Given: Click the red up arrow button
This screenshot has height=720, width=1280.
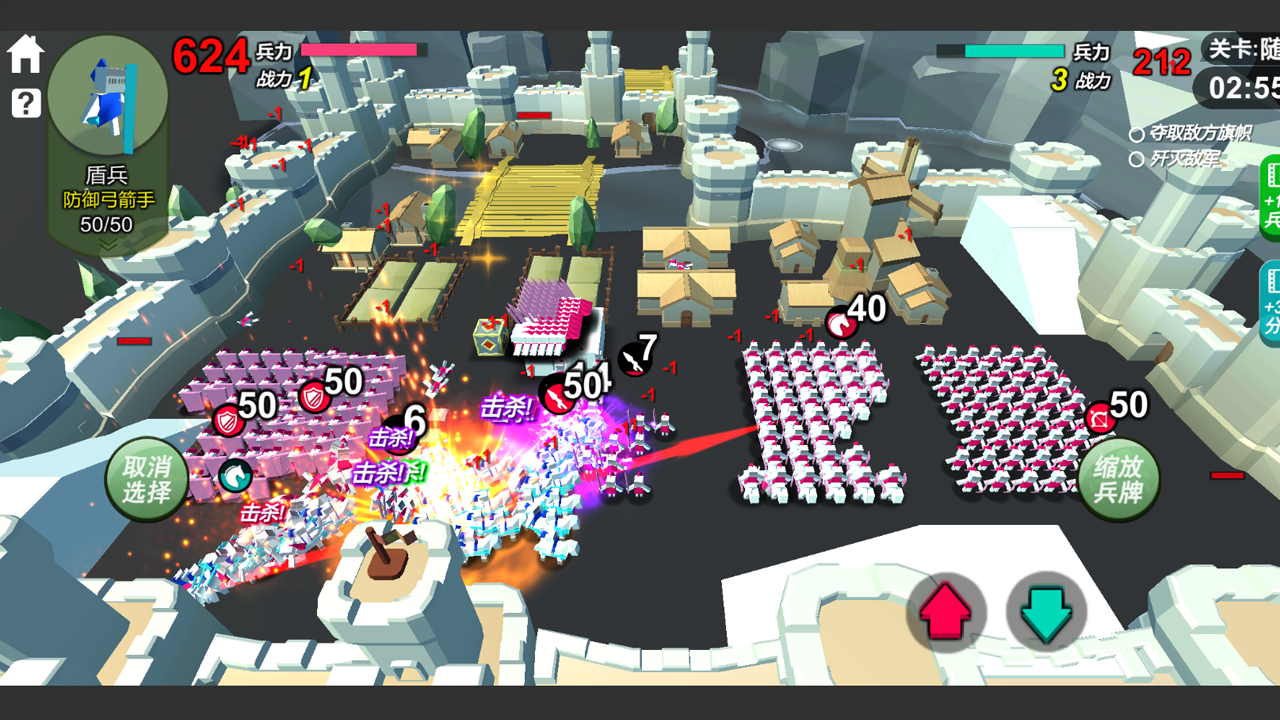Looking at the screenshot, I should point(945,613).
